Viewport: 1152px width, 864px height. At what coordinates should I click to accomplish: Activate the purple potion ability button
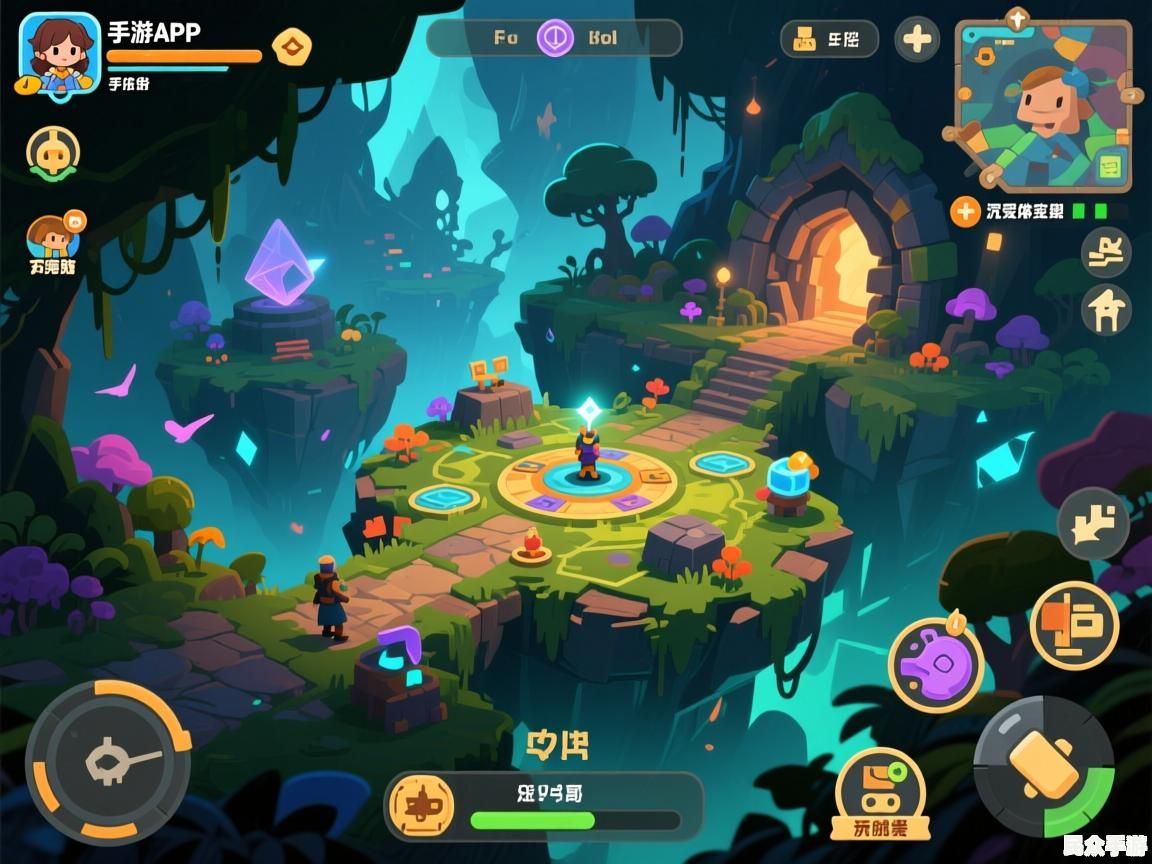coord(936,664)
